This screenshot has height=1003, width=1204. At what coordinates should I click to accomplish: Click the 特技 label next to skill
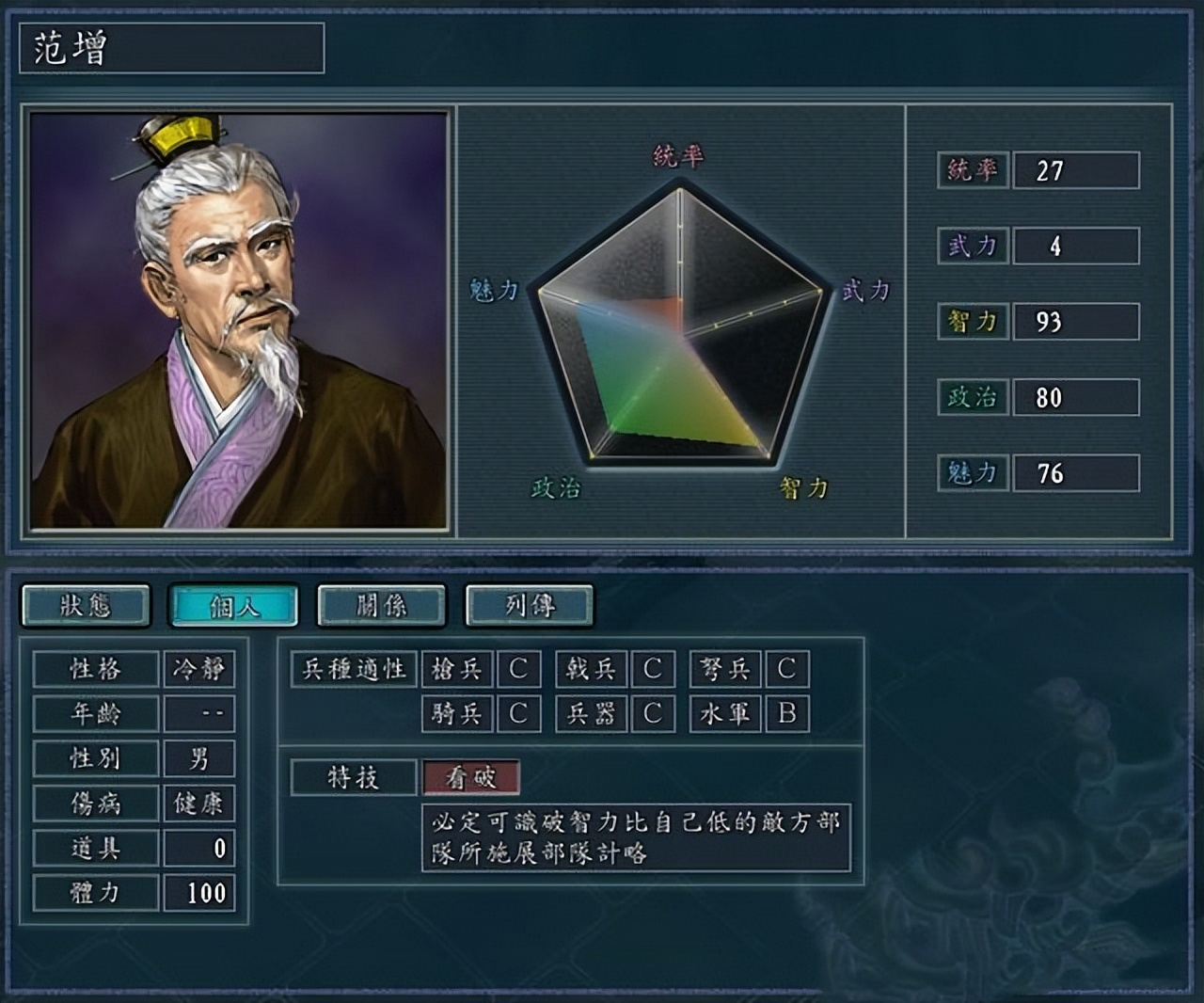[353, 774]
